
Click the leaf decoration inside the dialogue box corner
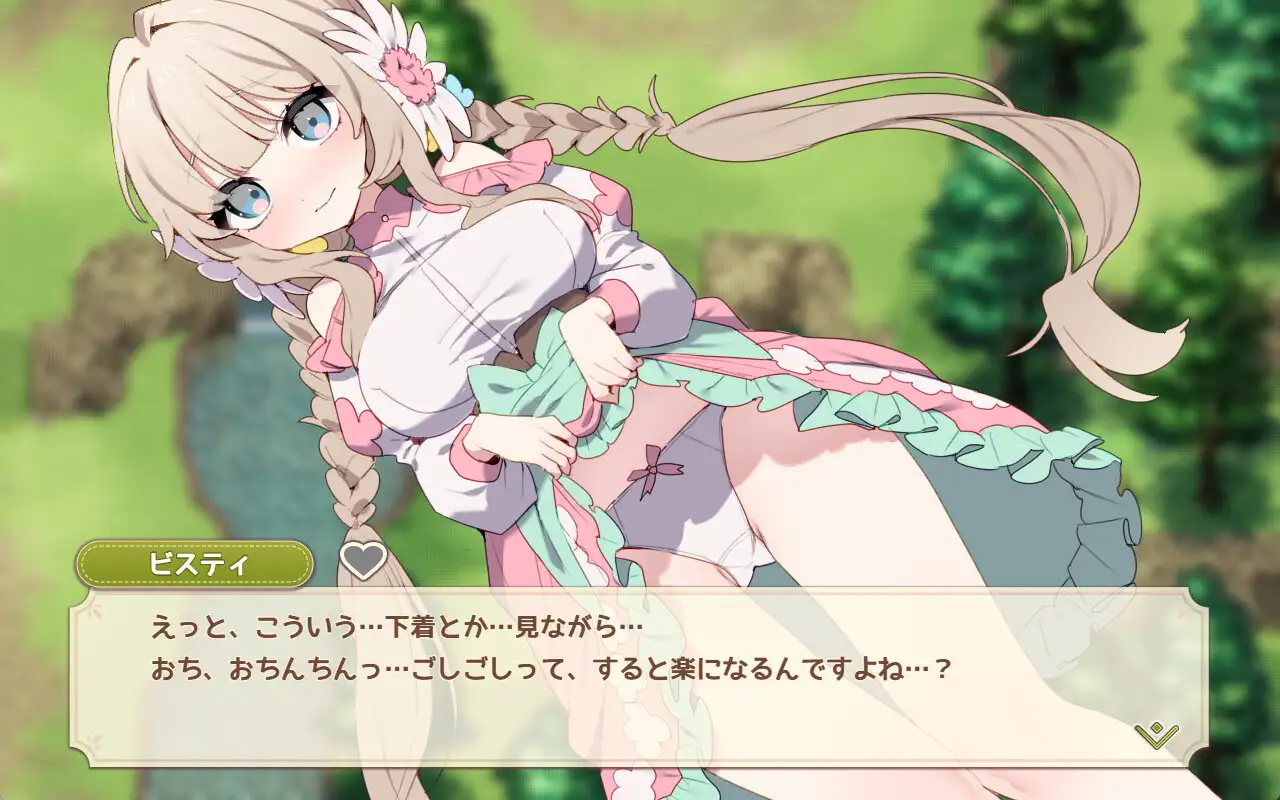98,608
